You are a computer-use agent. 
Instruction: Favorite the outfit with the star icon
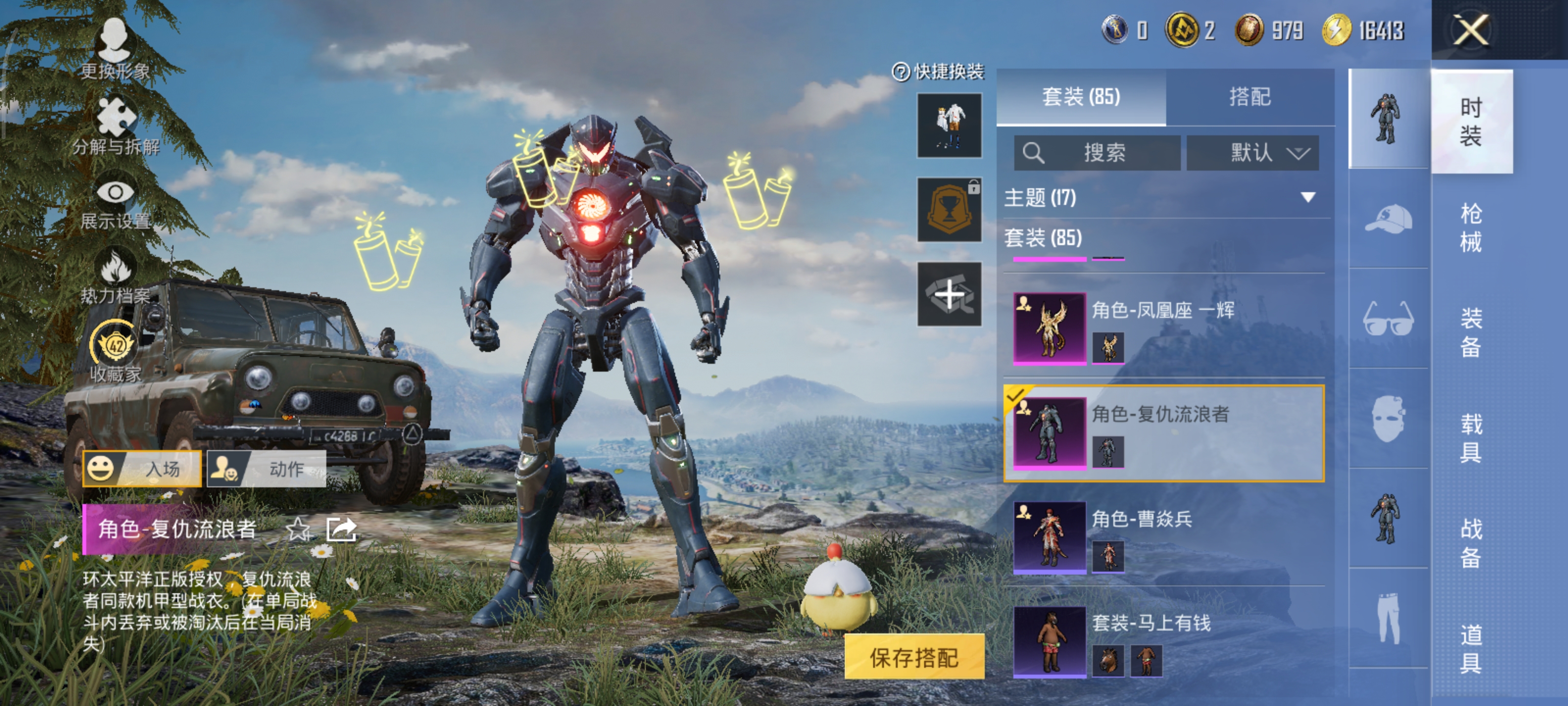(x=298, y=529)
